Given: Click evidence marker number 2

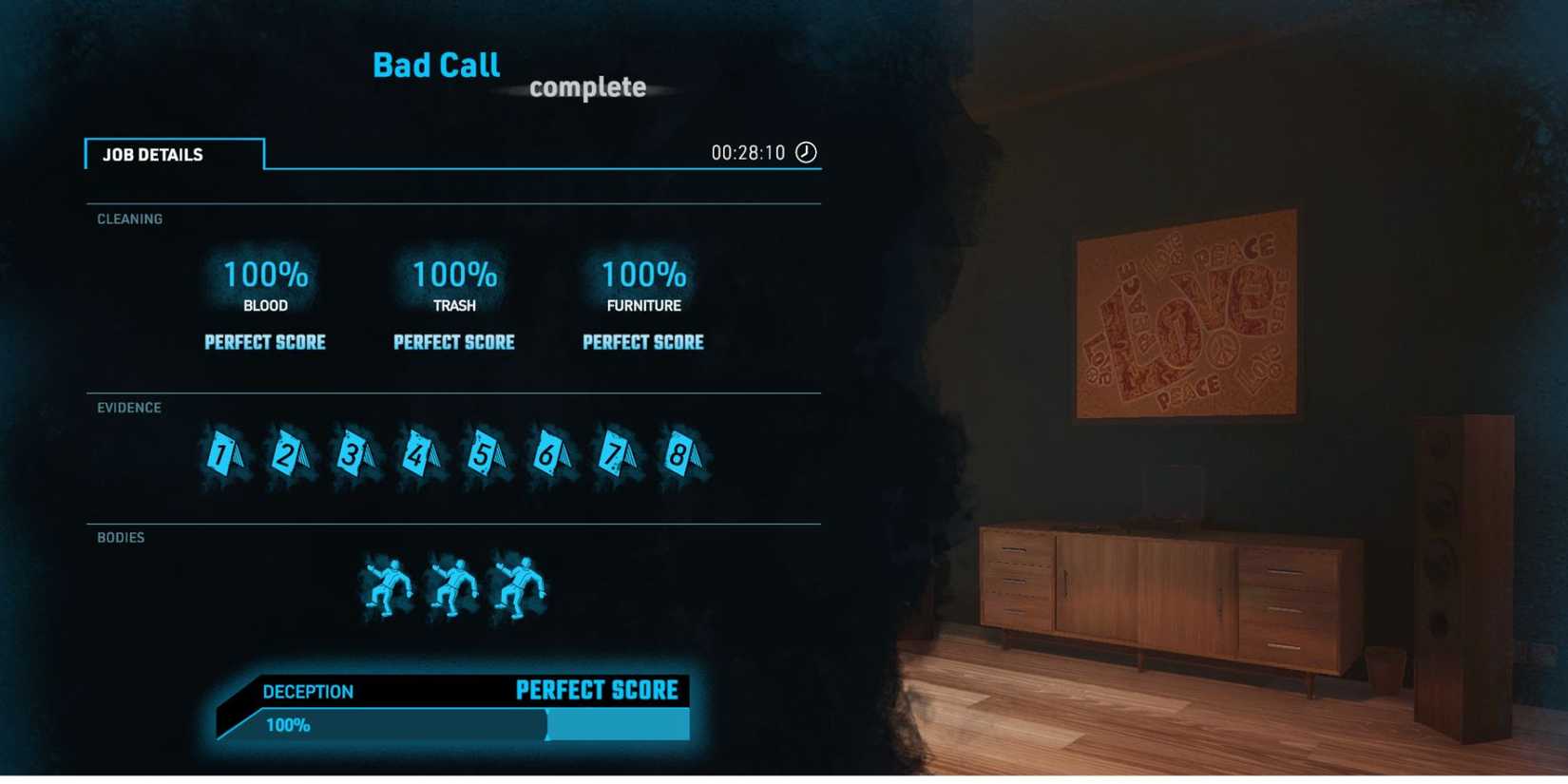Looking at the screenshot, I should click(x=288, y=456).
